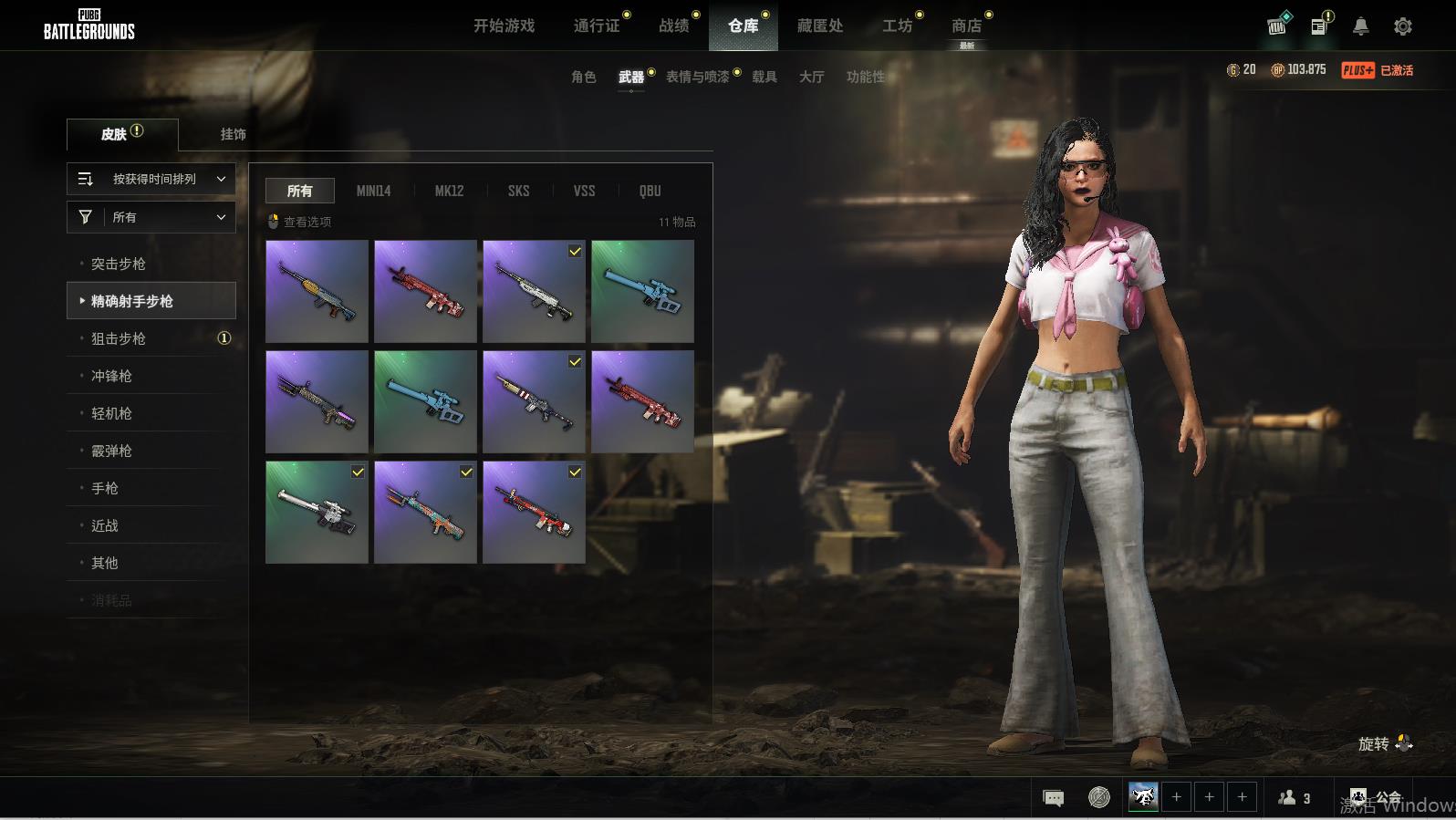Open the 开始游戏 (Play) menu
1456x820 pixels.
click(504, 26)
